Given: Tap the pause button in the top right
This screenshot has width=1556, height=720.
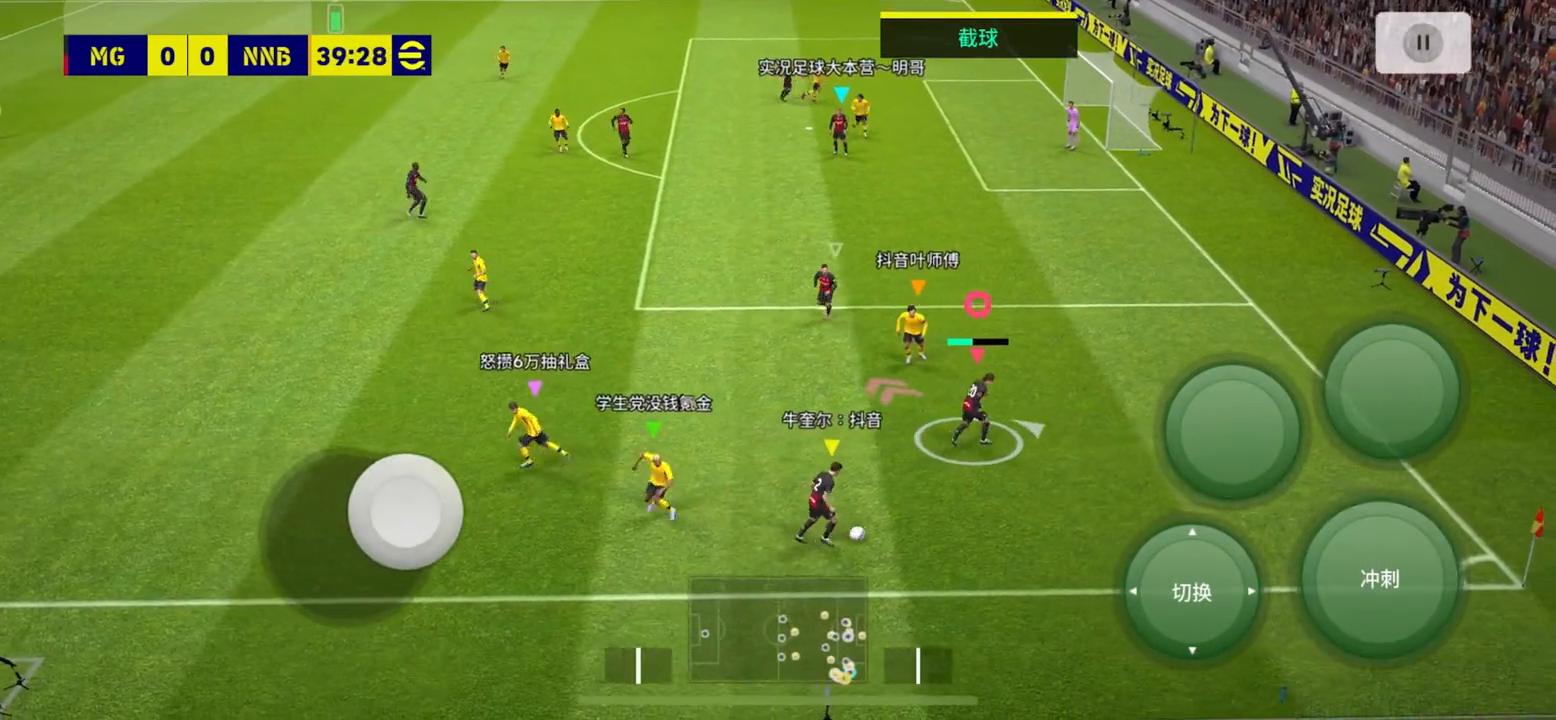Looking at the screenshot, I should (1422, 42).
